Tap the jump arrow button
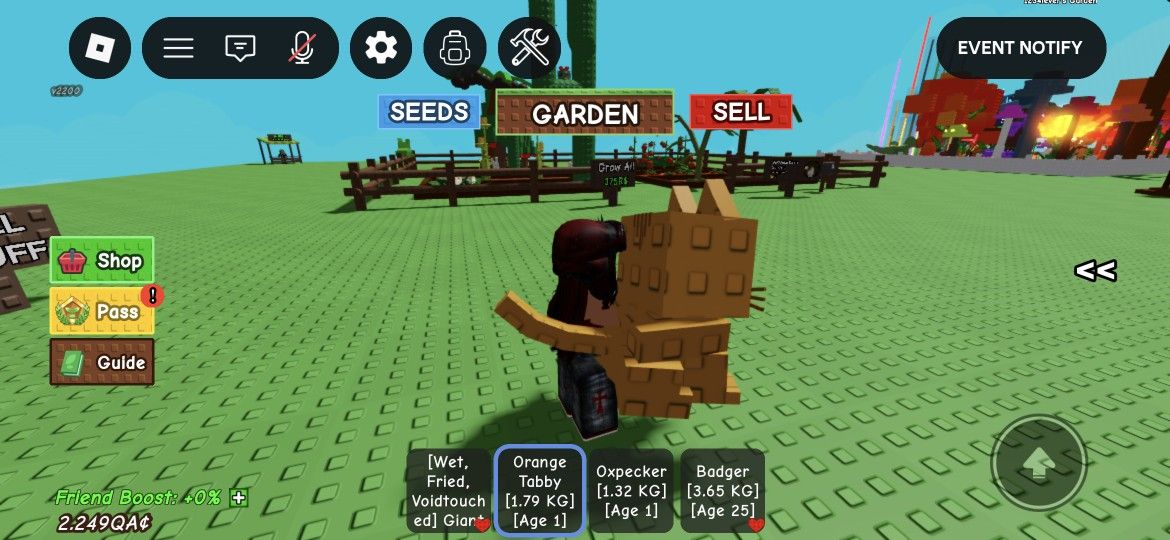Image resolution: width=1170 pixels, height=540 pixels. pos(1039,462)
